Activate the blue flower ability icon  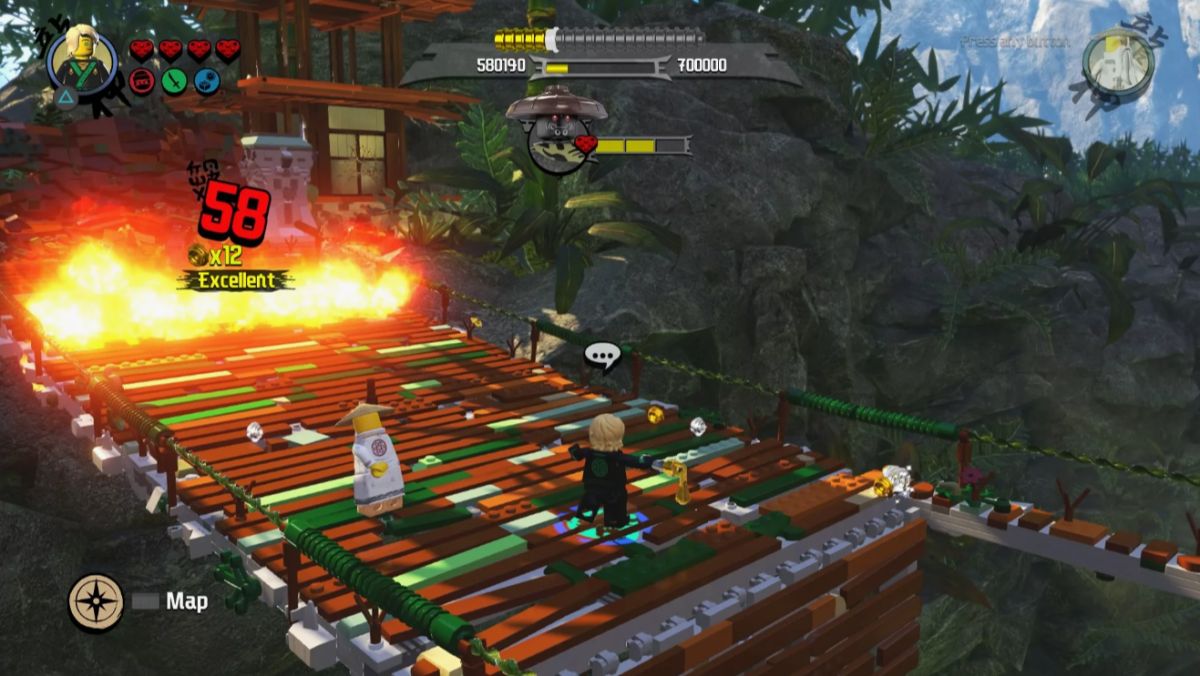(x=207, y=81)
